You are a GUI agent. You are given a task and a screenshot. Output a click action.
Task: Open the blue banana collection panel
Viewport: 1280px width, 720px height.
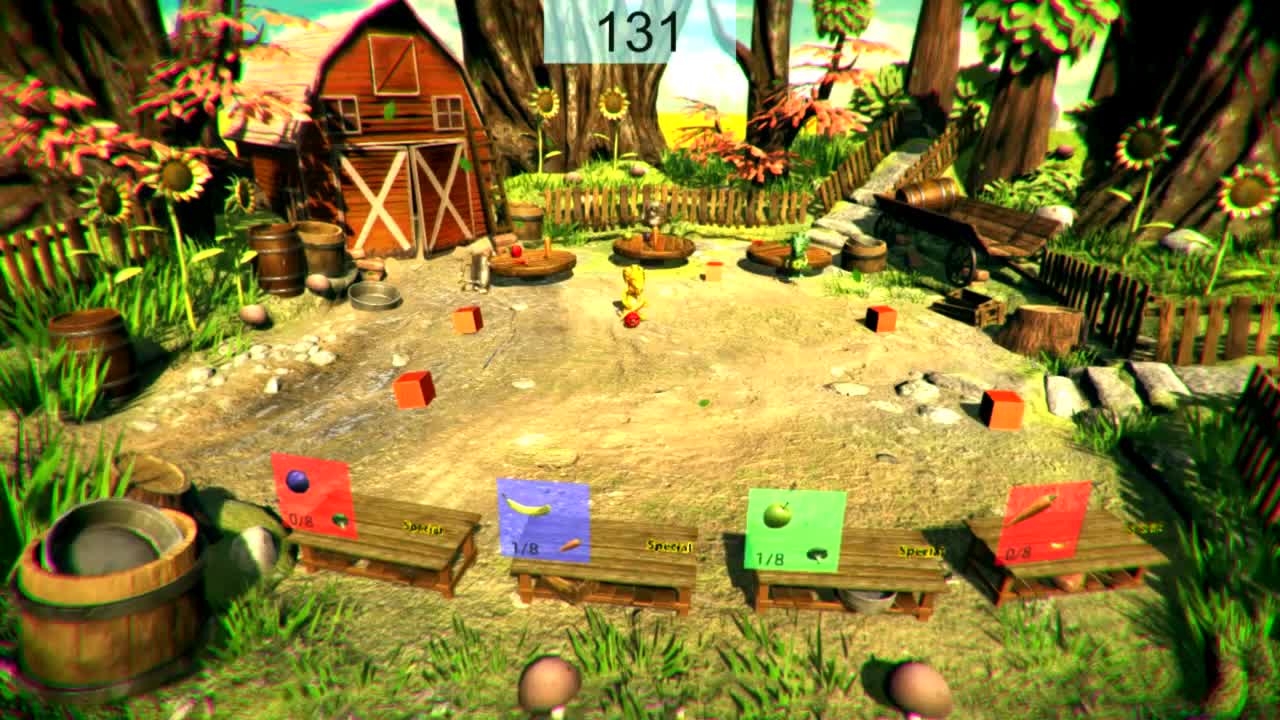pyautogui.click(x=547, y=515)
